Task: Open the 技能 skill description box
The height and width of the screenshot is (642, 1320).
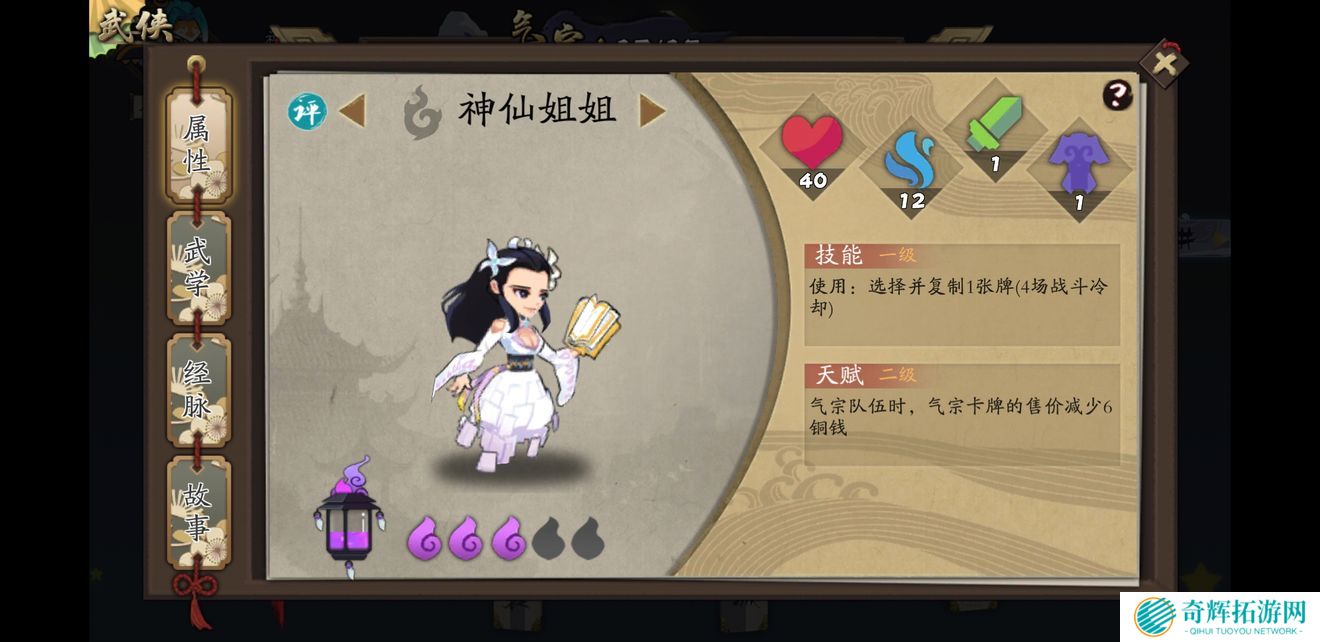Action: 962,295
